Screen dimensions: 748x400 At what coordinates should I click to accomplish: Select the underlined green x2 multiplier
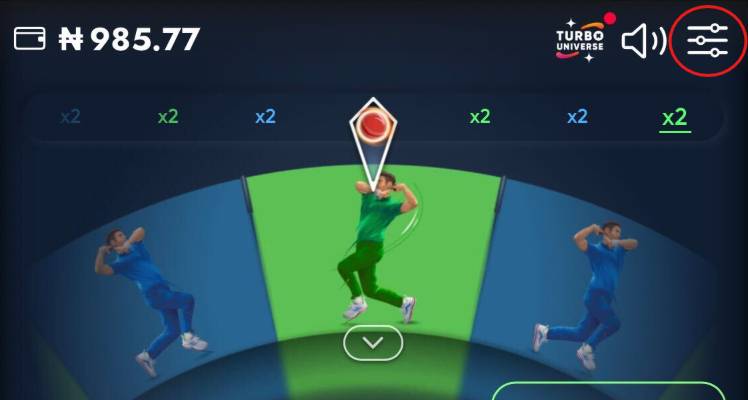click(x=675, y=117)
